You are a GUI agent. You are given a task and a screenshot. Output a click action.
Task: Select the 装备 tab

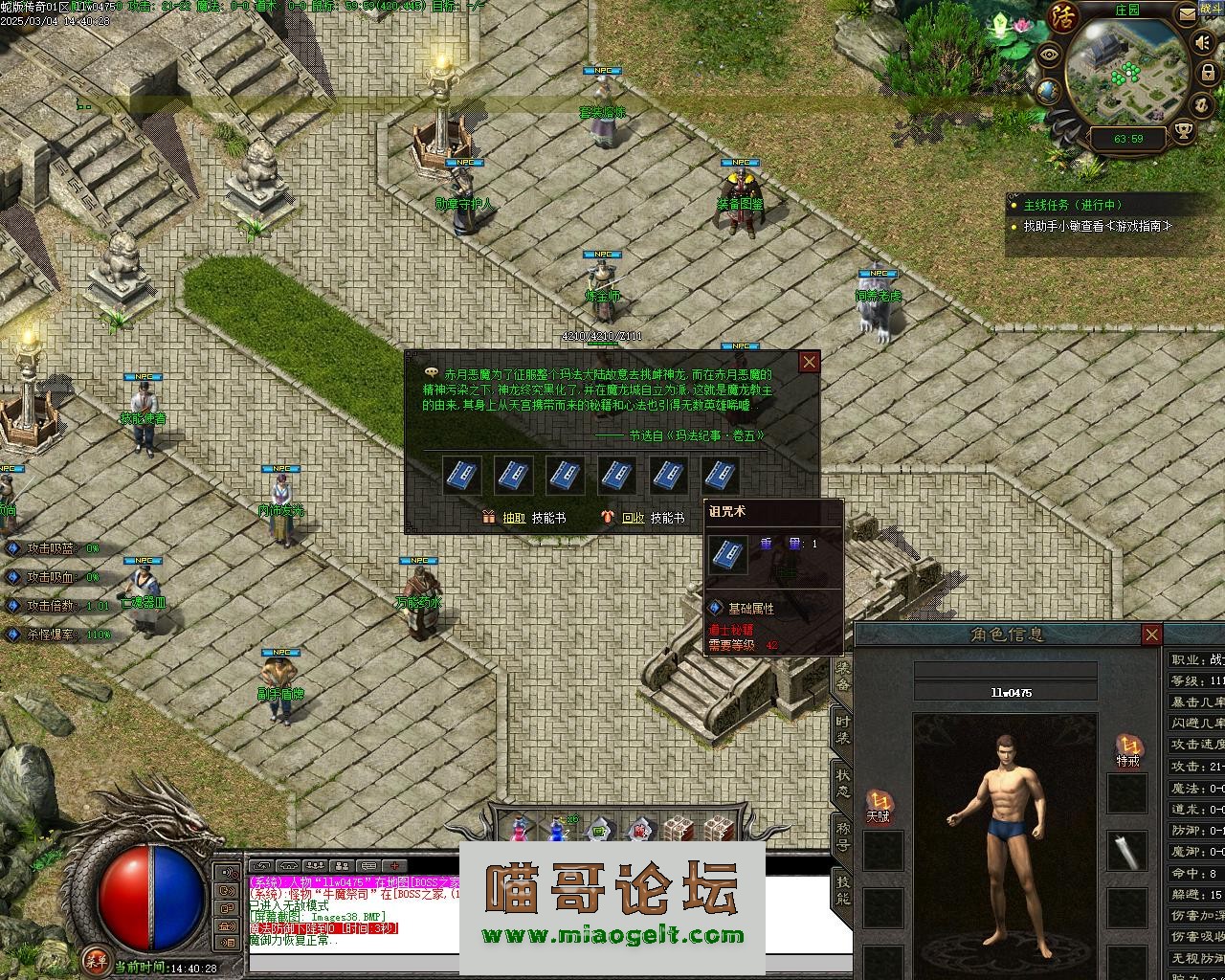842,675
